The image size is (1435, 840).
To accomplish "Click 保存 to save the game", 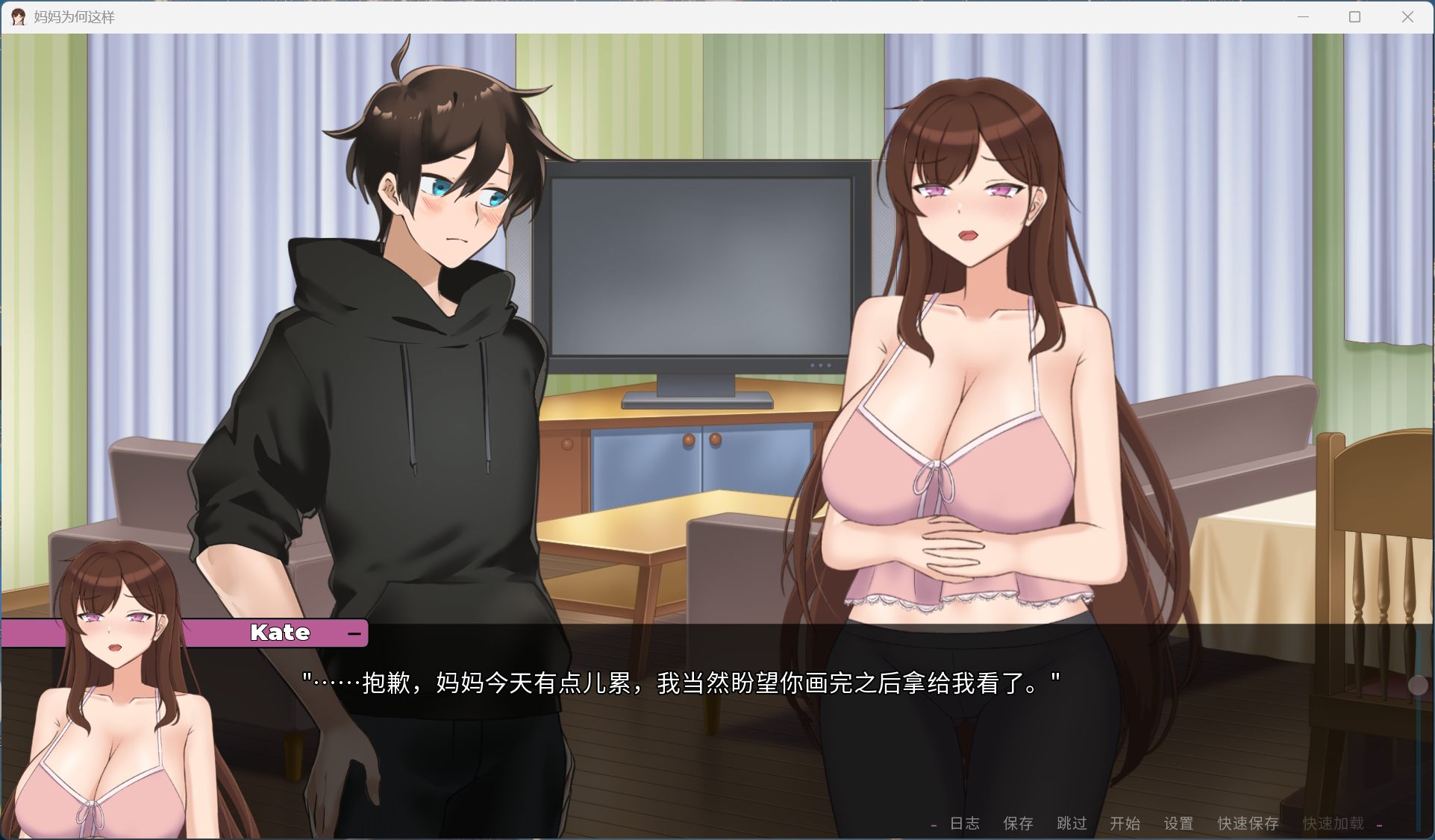I will 1018,824.
